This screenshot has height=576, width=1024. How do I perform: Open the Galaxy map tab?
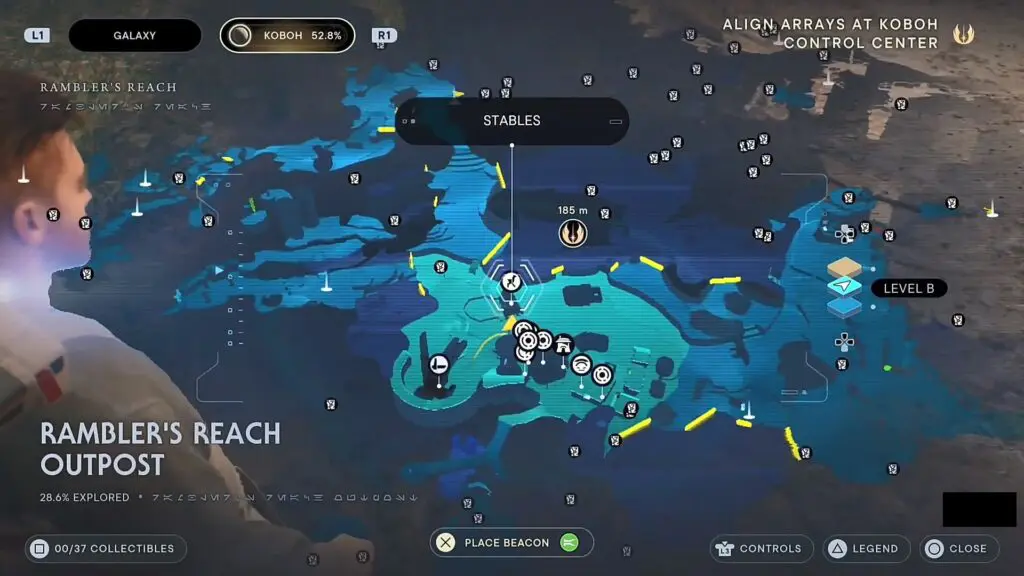pos(134,36)
